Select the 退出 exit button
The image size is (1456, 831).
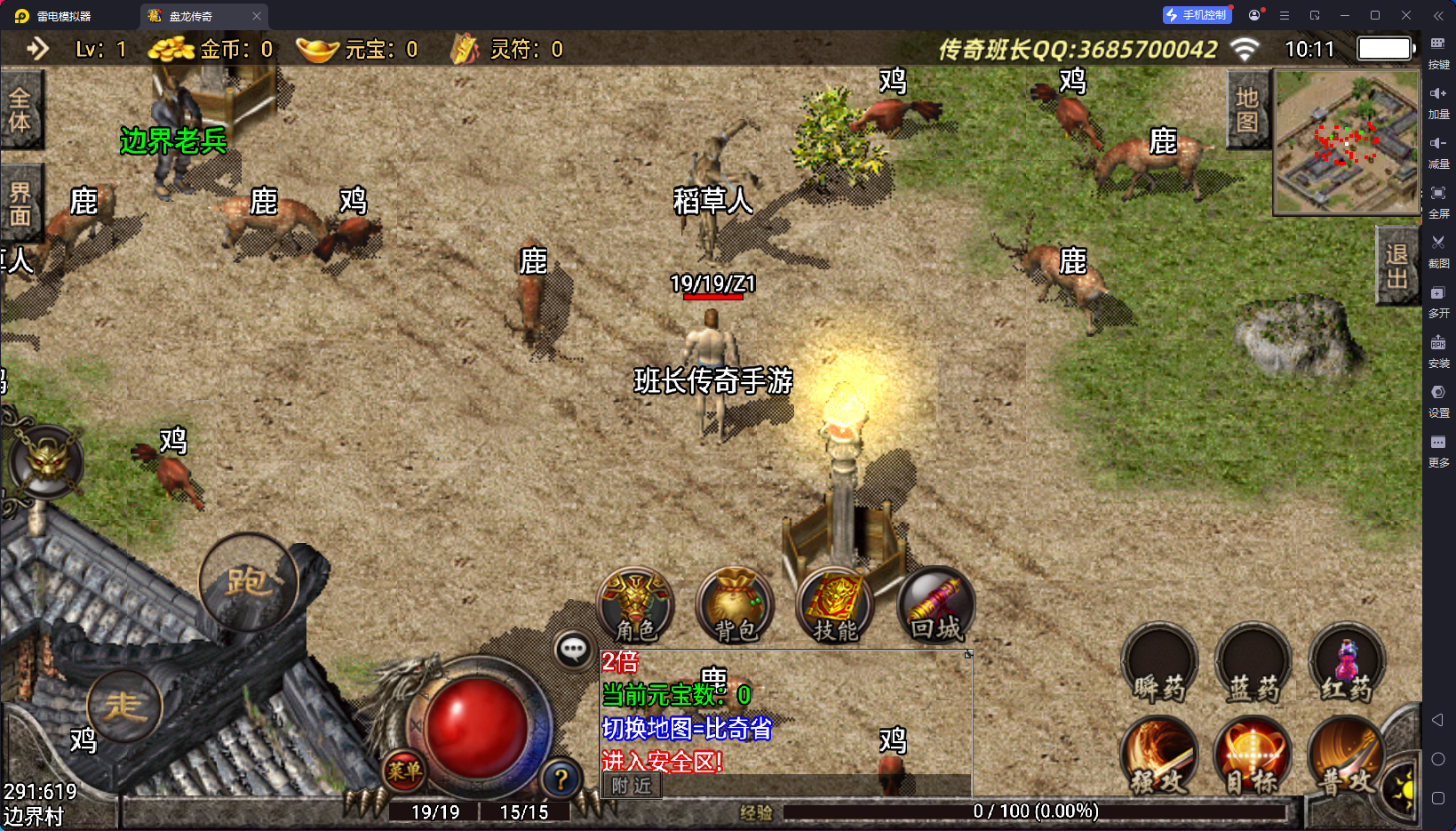pyautogui.click(x=1397, y=266)
